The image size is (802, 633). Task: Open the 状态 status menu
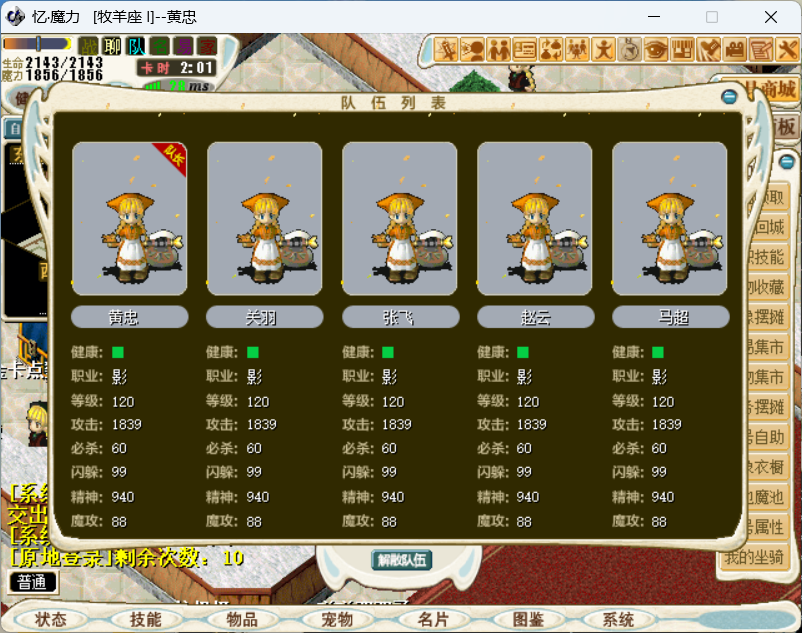[51, 620]
